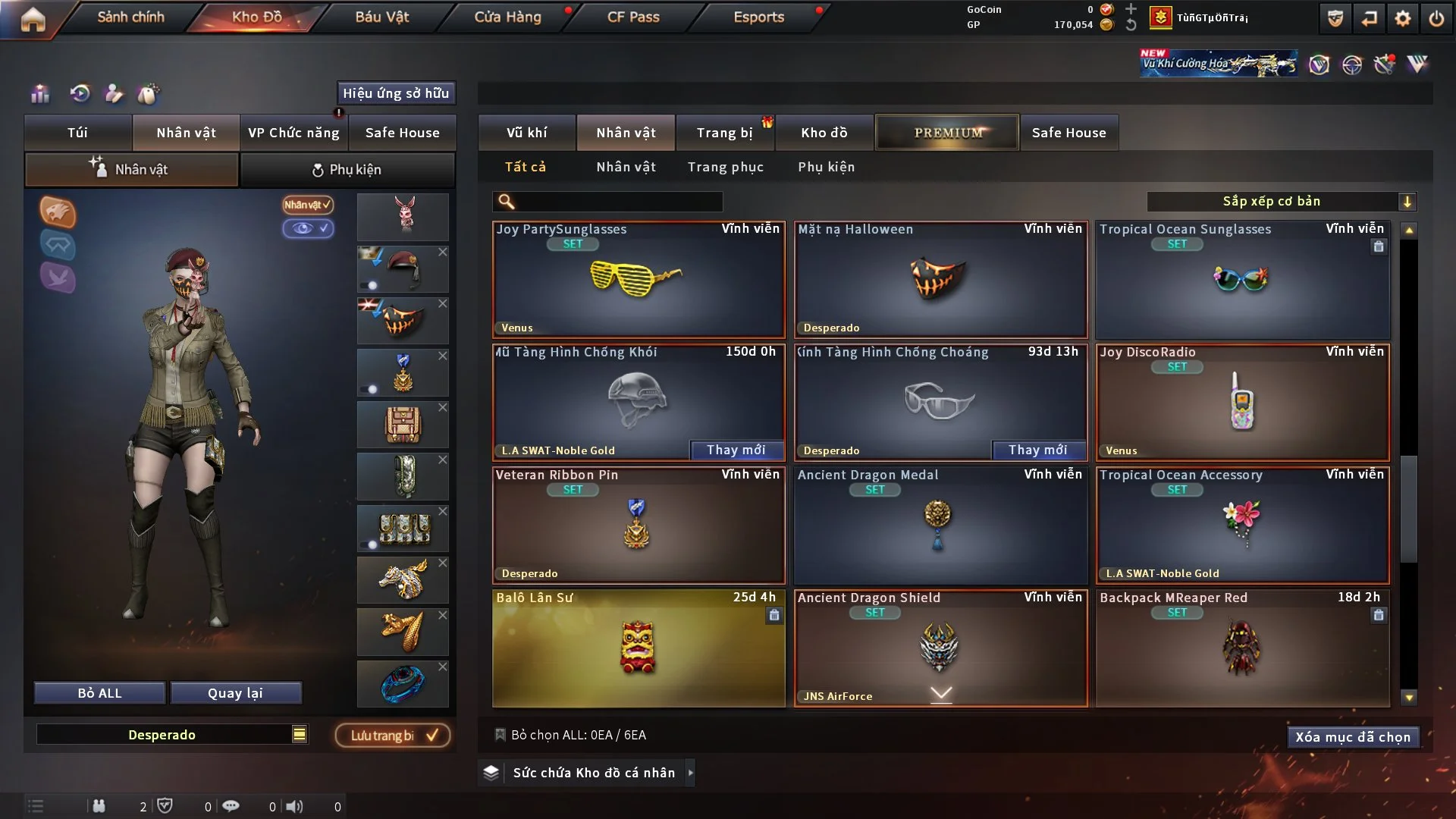
Task: Filter by Phụ kiện sub-category
Action: 826,167
